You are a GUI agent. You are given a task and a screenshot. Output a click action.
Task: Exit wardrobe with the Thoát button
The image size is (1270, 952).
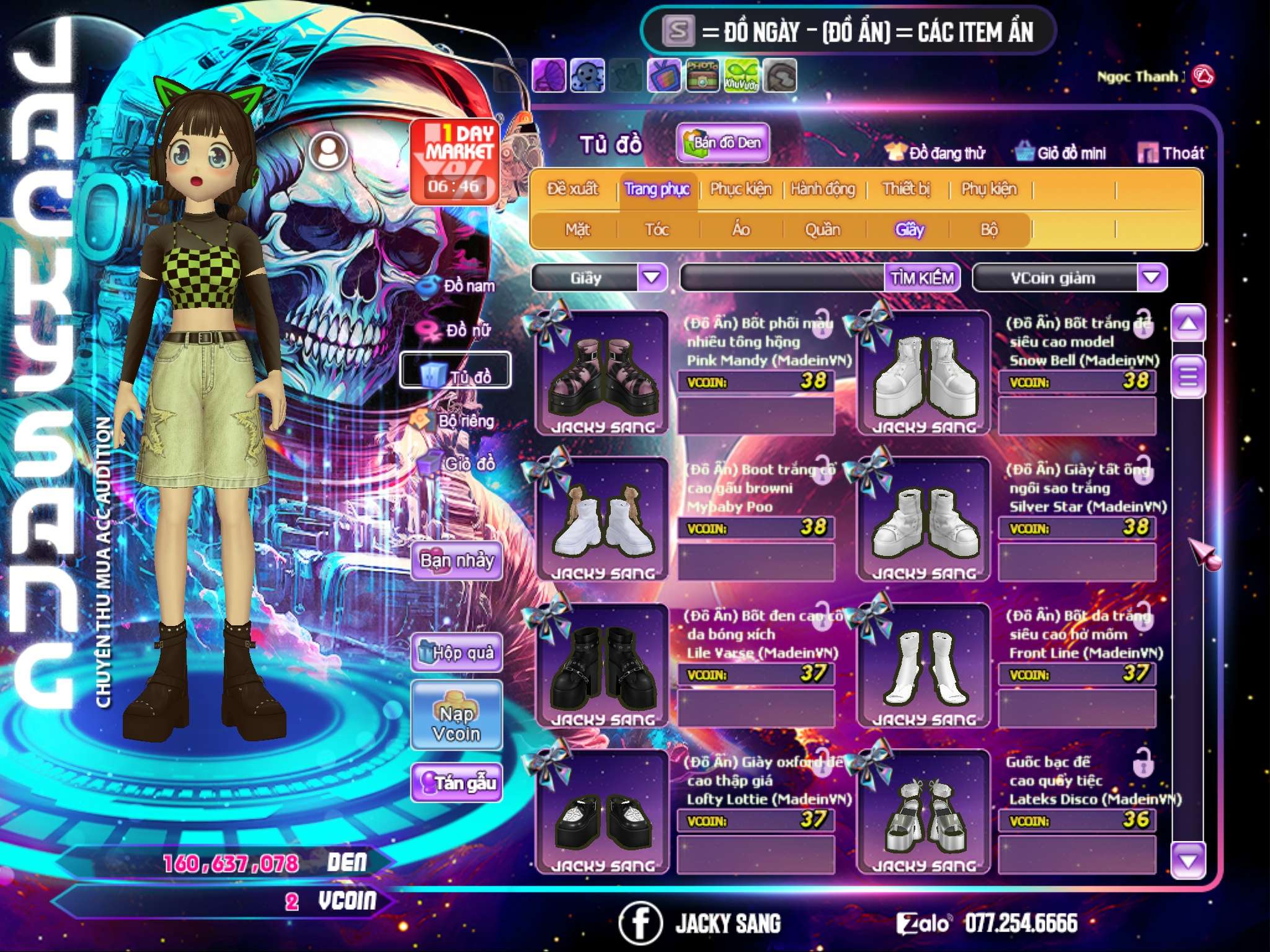pos(1172,153)
